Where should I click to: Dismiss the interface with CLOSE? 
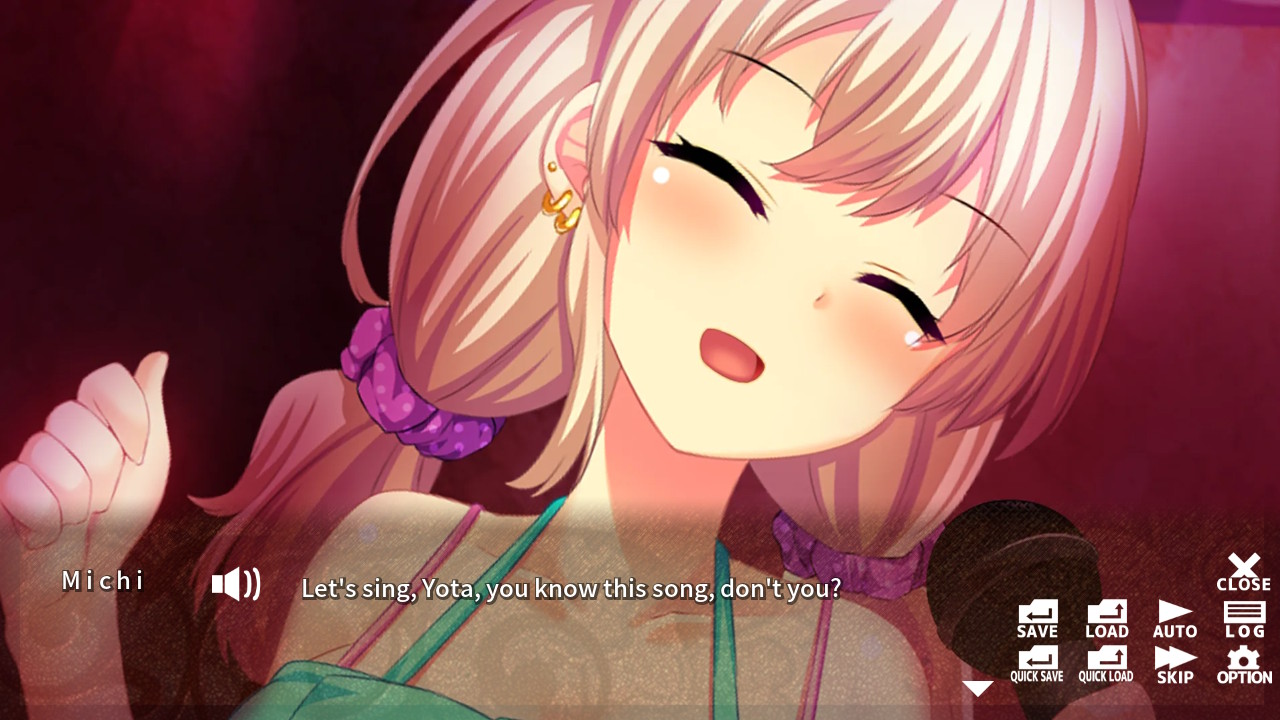tap(1243, 568)
